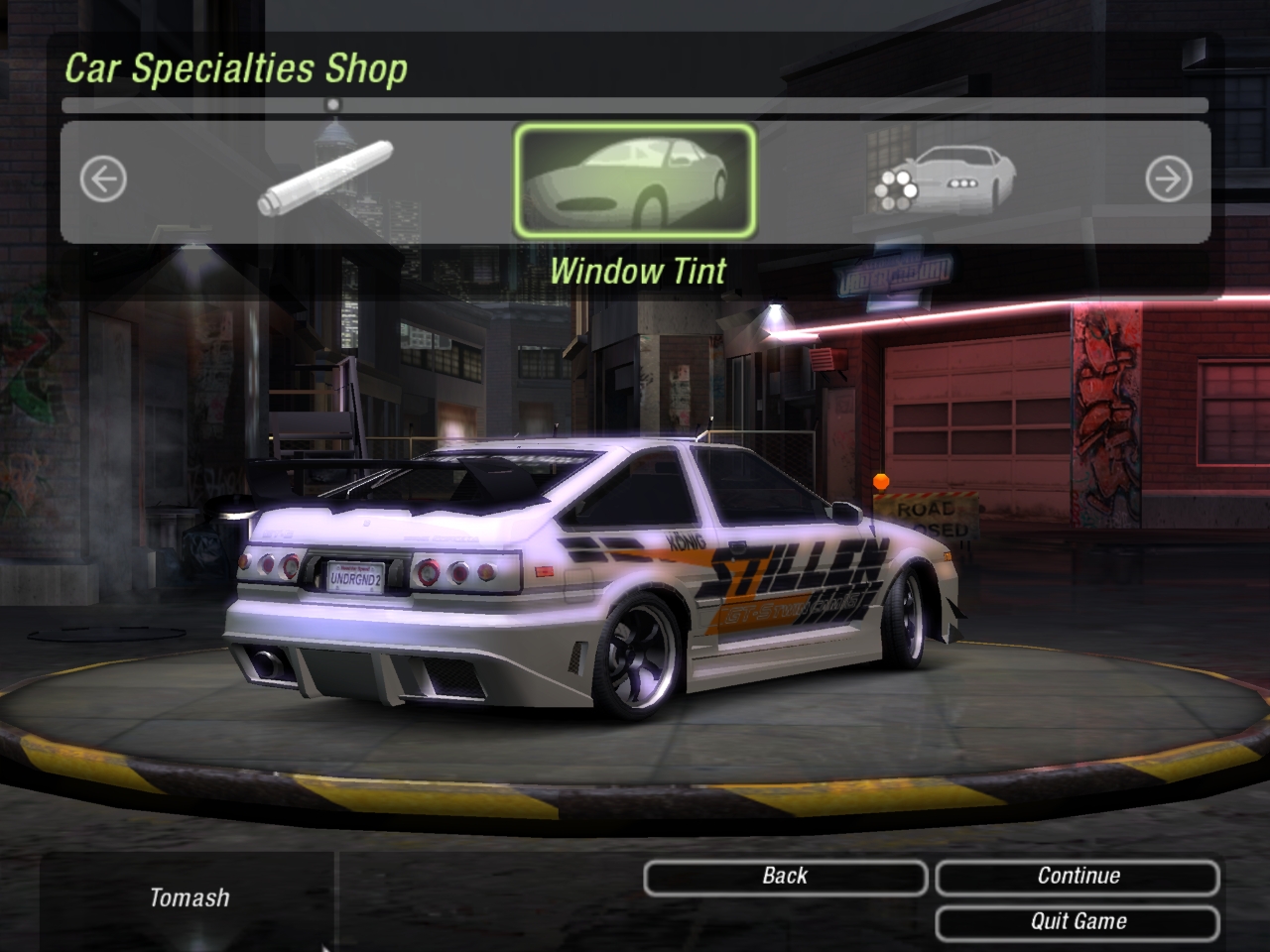Image resolution: width=1270 pixels, height=952 pixels.
Task: Select the Window Tint category
Action: click(634, 180)
